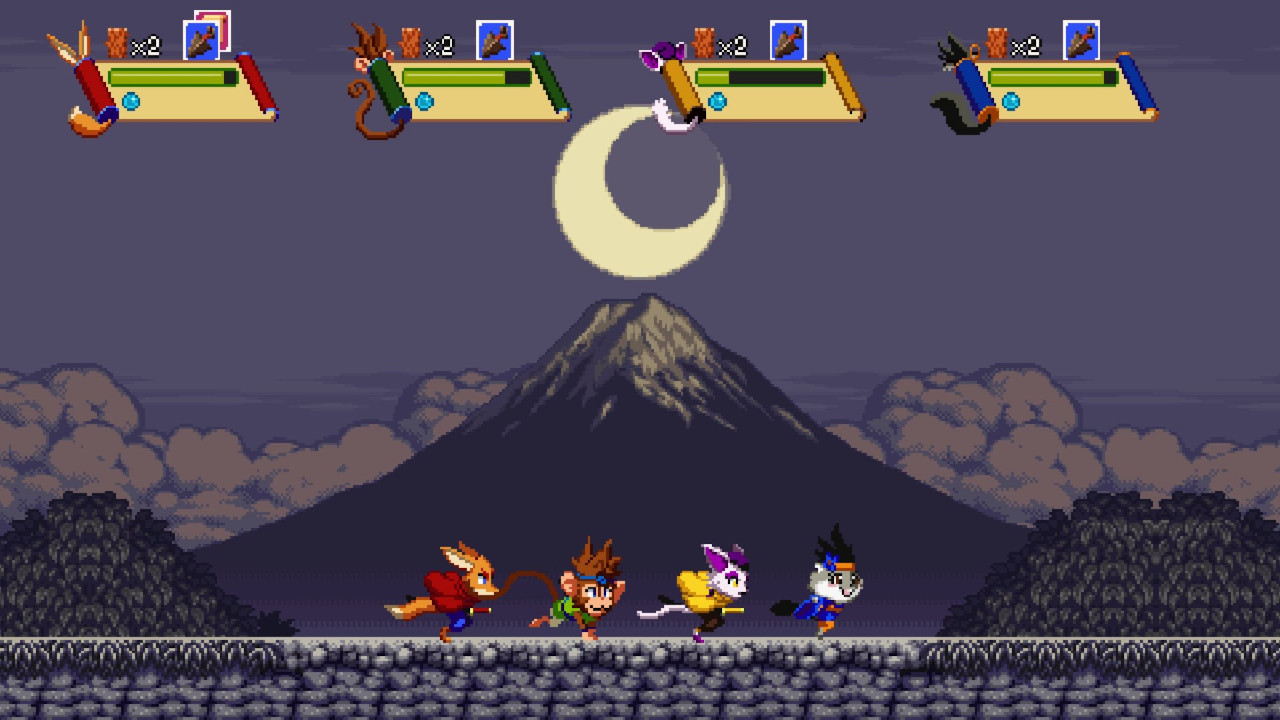Select the fox player's kunai item card
The height and width of the screenshot is (720, 1280).
click(200, 41)
